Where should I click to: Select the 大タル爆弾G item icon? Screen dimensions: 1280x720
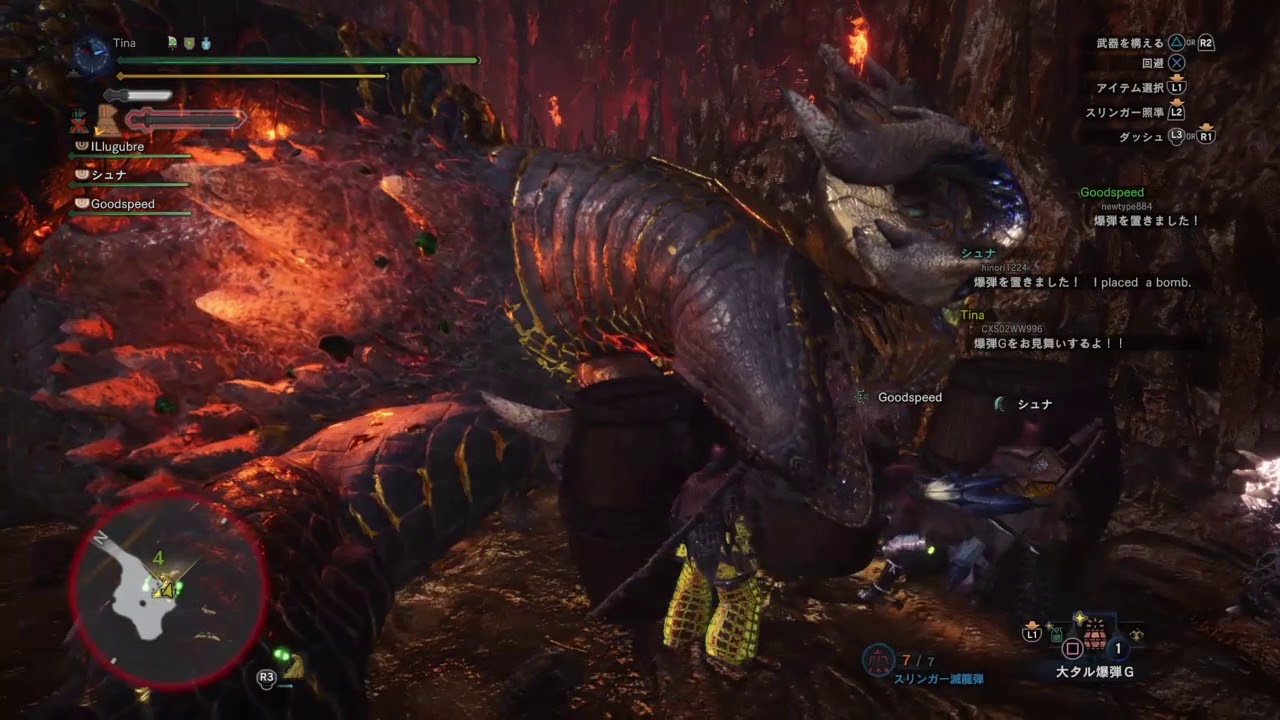click(x=1095, y=637)
